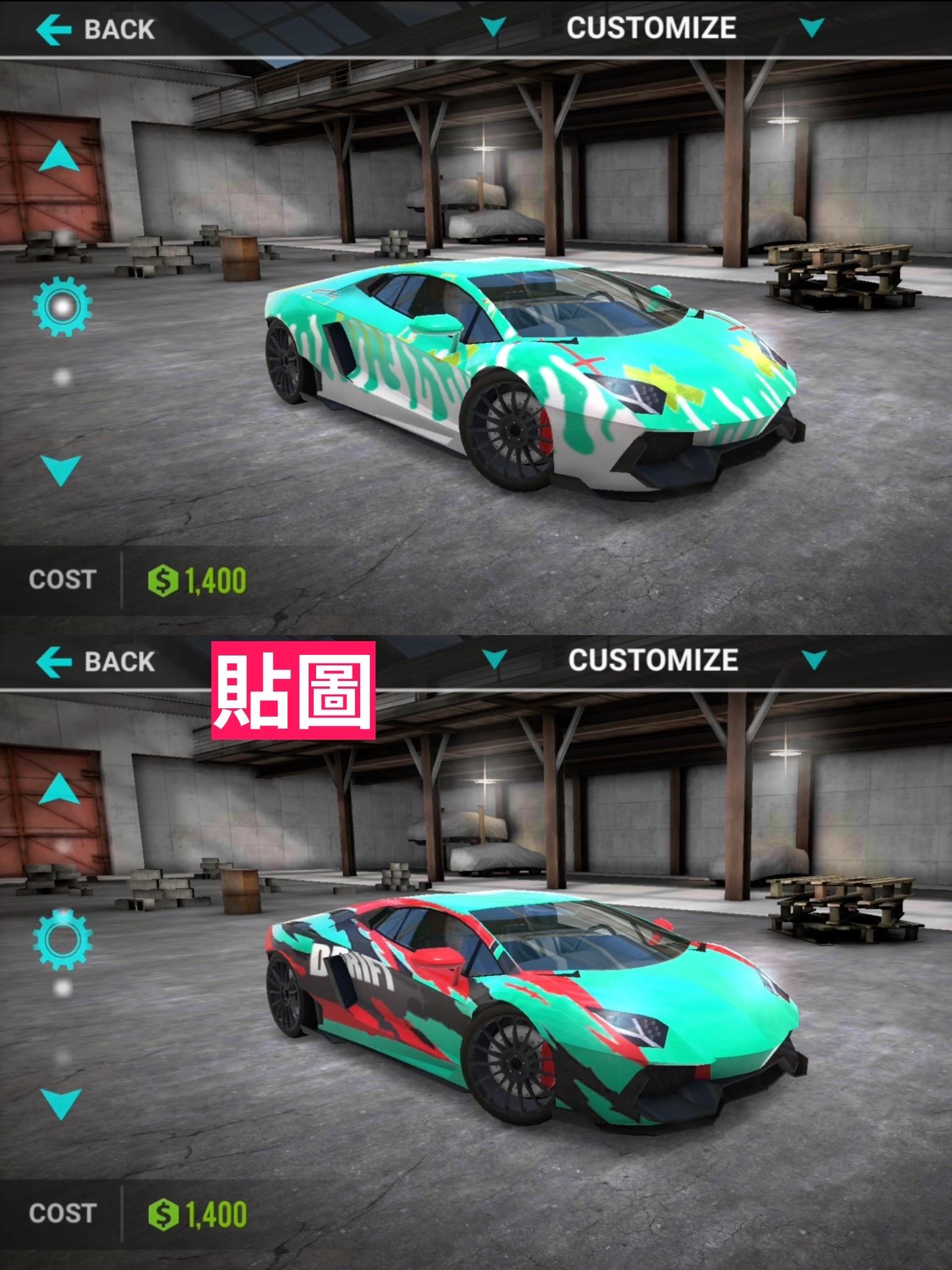Screen dimensions: 952x1270
Task: Select the CUSTOMIZE header tab
Action: 651,26
